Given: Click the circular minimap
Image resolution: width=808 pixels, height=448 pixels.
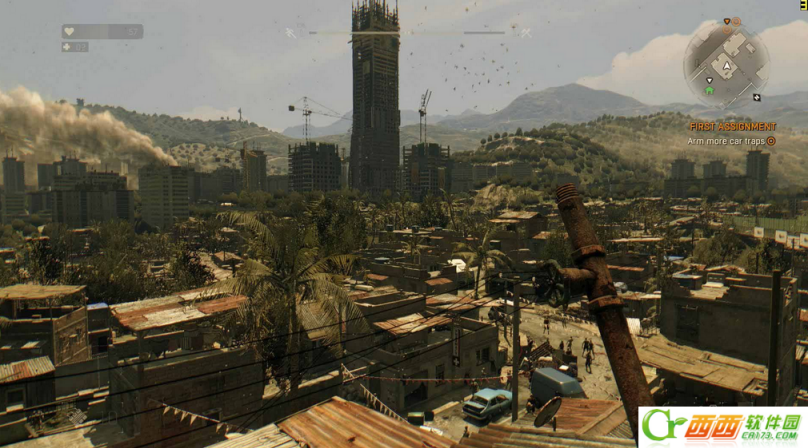Looking at the screenshot, I should (727, 63).
